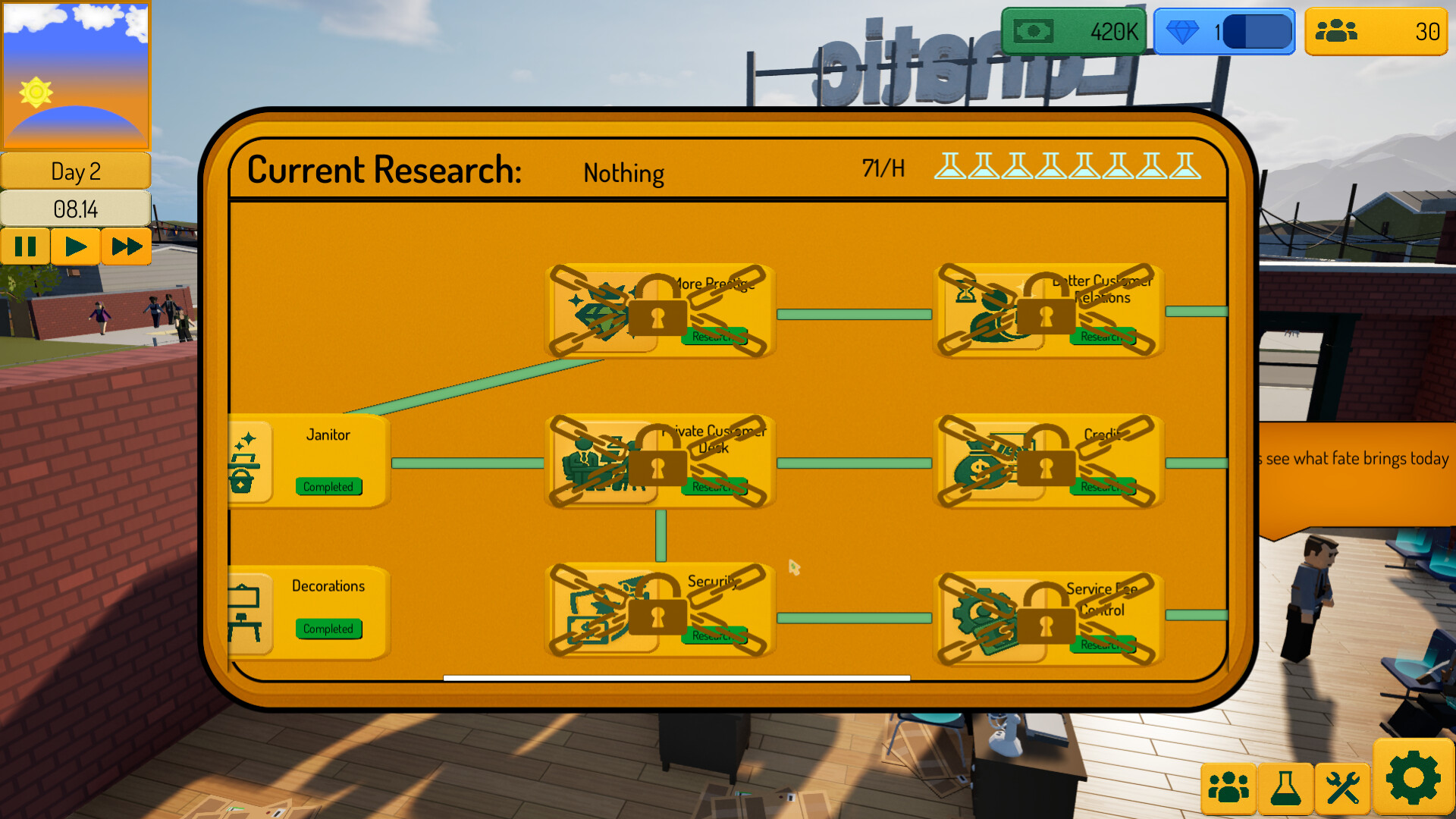
Task: Click the diamond gem currency icon
Action: click(x=1181, y=30)
